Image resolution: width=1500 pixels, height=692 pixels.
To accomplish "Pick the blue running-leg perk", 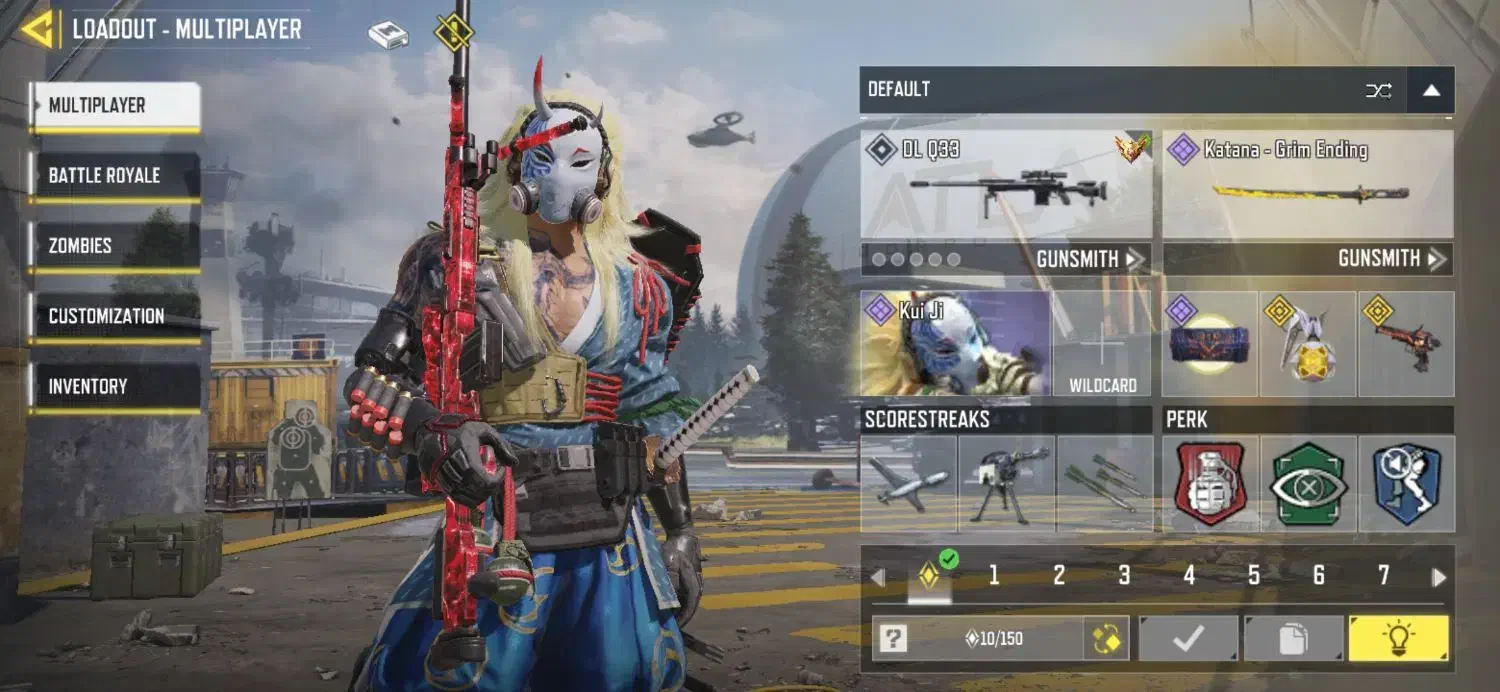I will 1406,484.
